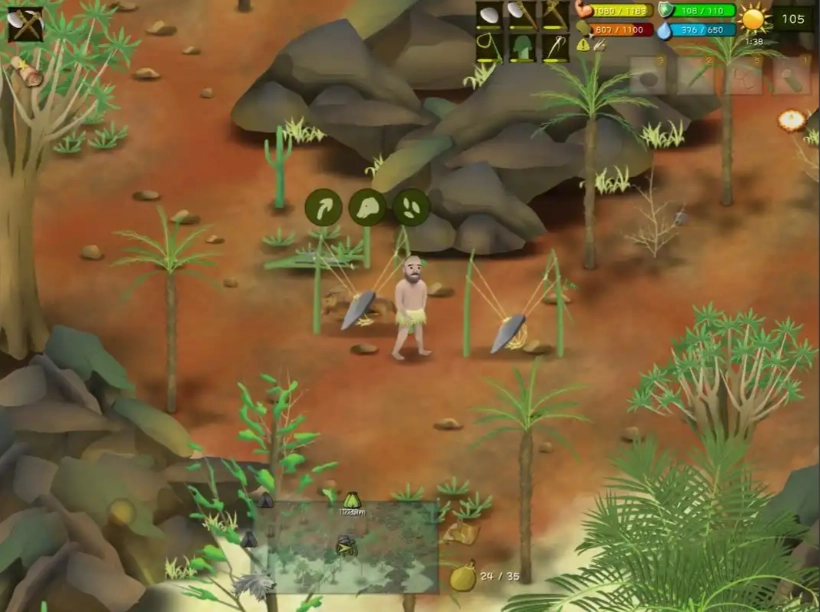Choose the stone action bubble above the character
Viewport: 820px width, 612px height.
[x=367, y=207]
